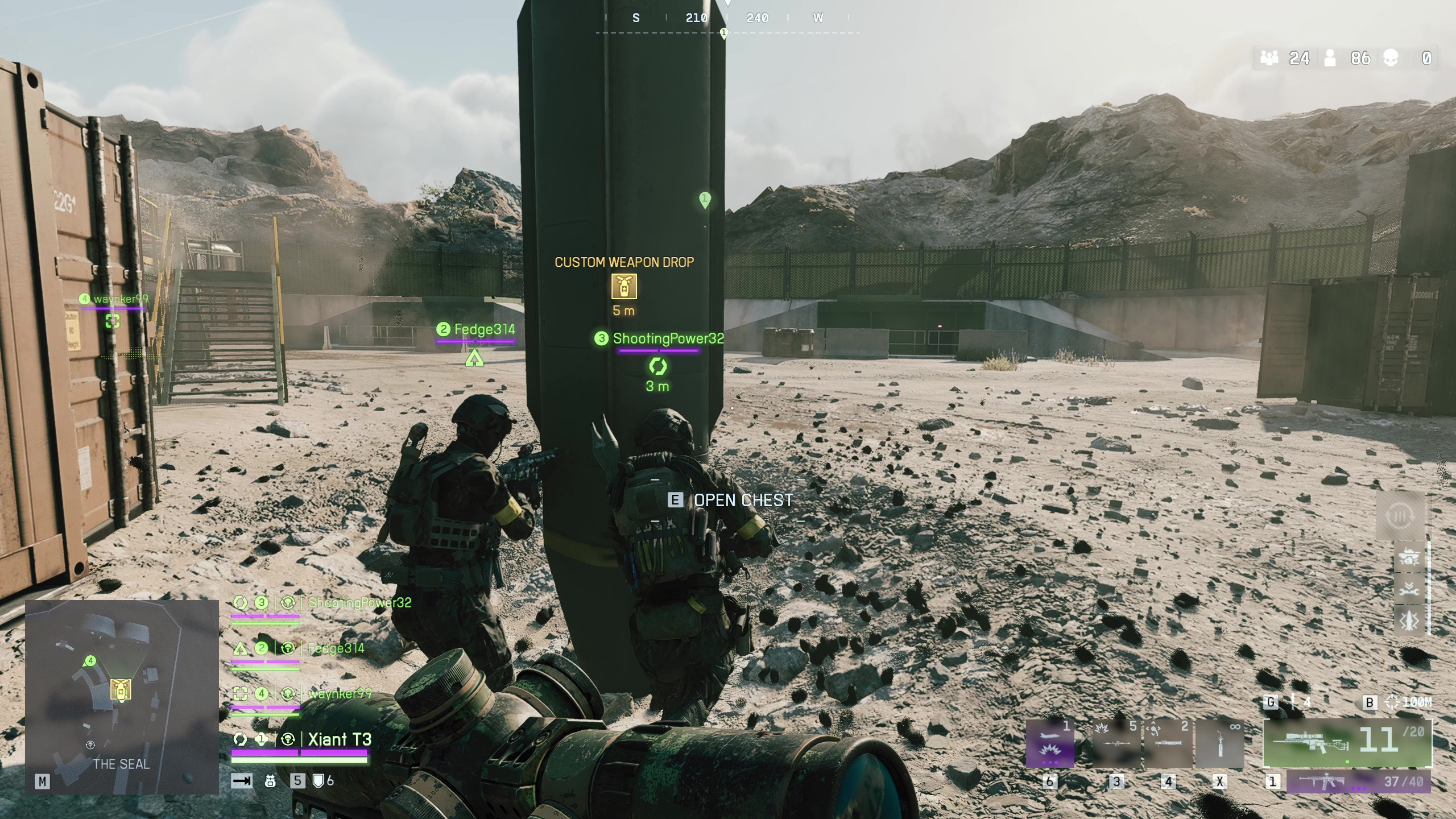1456x819 pixels.
Task: Select ShootingPower32 in the squad list
Action: point(359,603)
